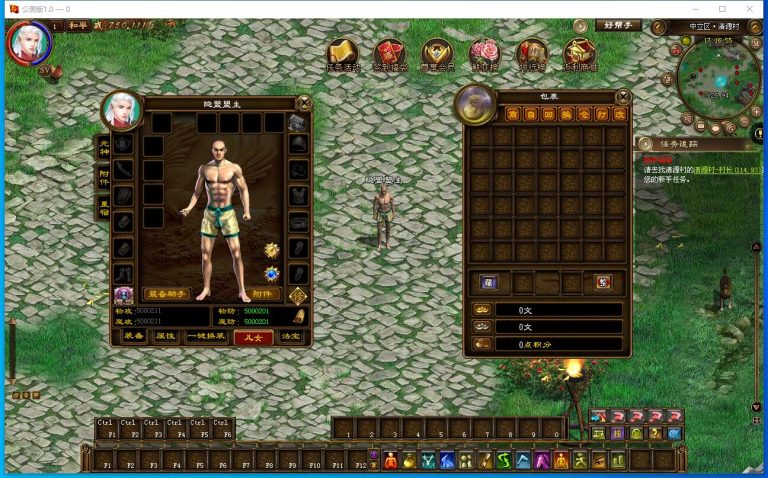Switch to the 装备 equipment tab
This screenshot has width=768, height=478.
click(x=133, y=337)
